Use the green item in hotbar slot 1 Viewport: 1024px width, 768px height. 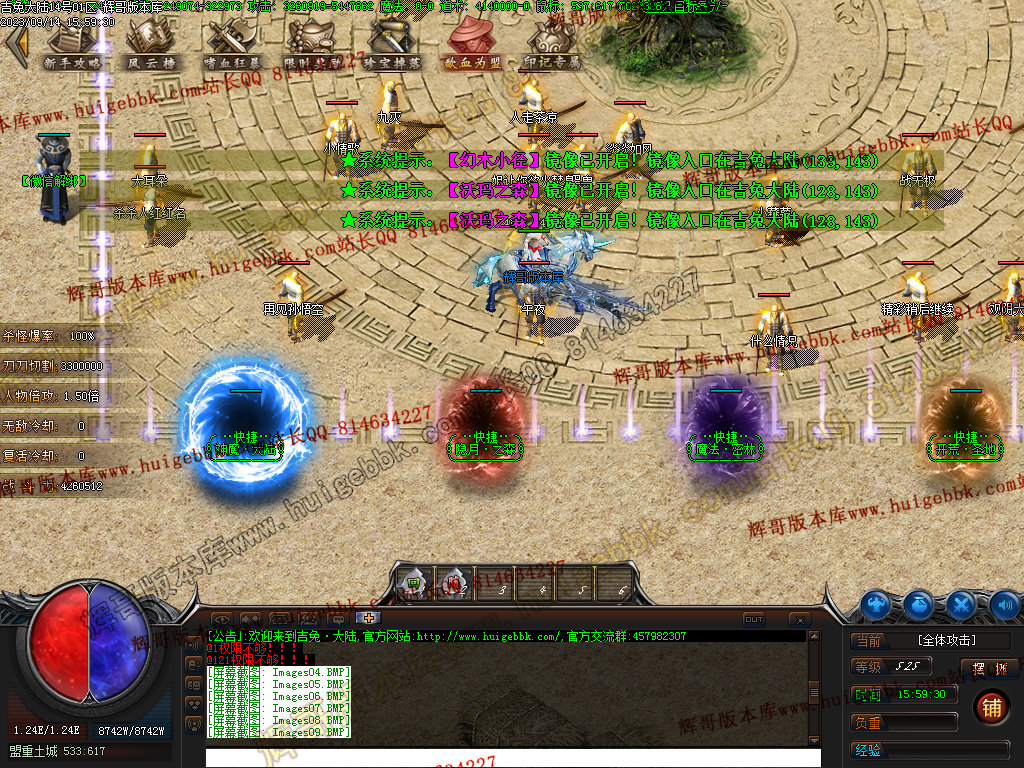(x=413, y=583)
